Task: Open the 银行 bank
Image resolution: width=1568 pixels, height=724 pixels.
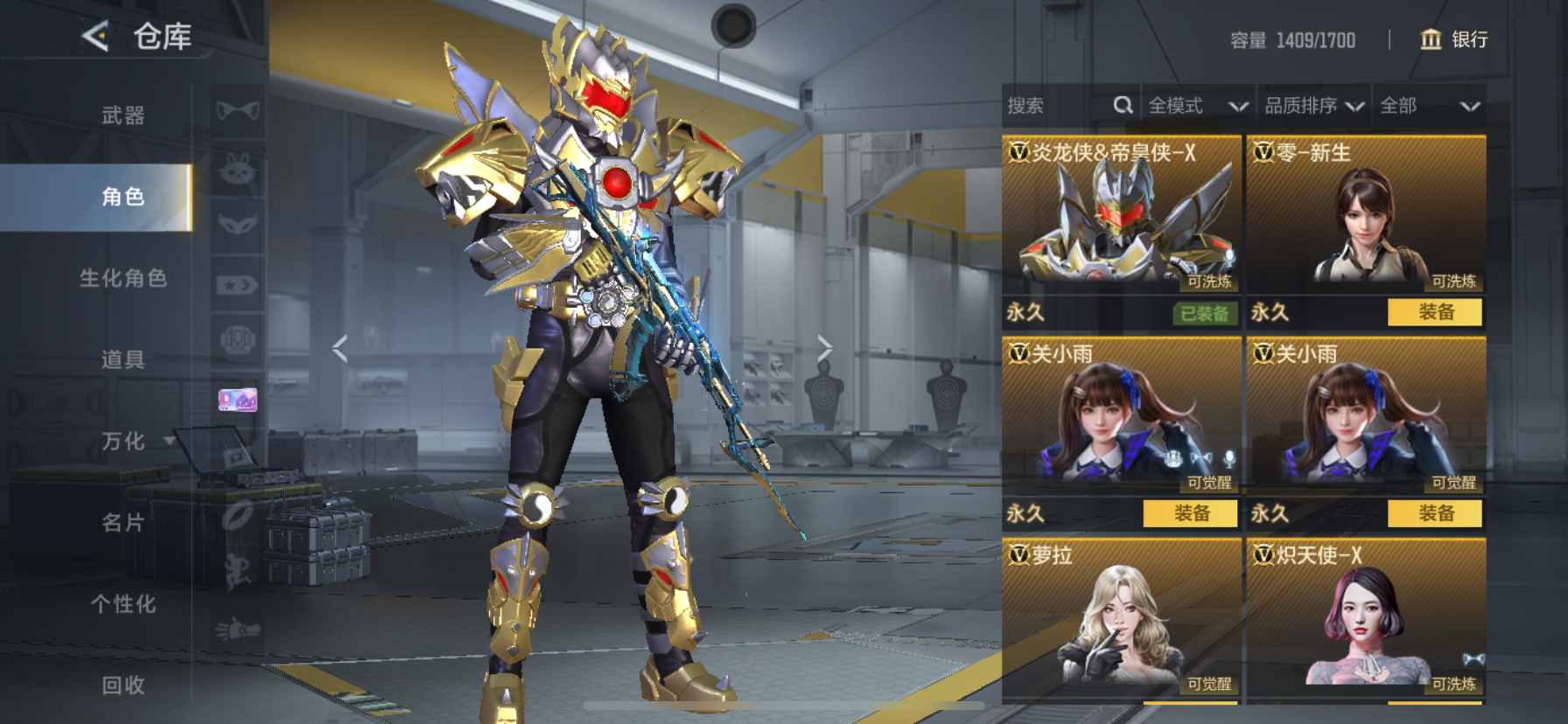Action: (1453, 39)
